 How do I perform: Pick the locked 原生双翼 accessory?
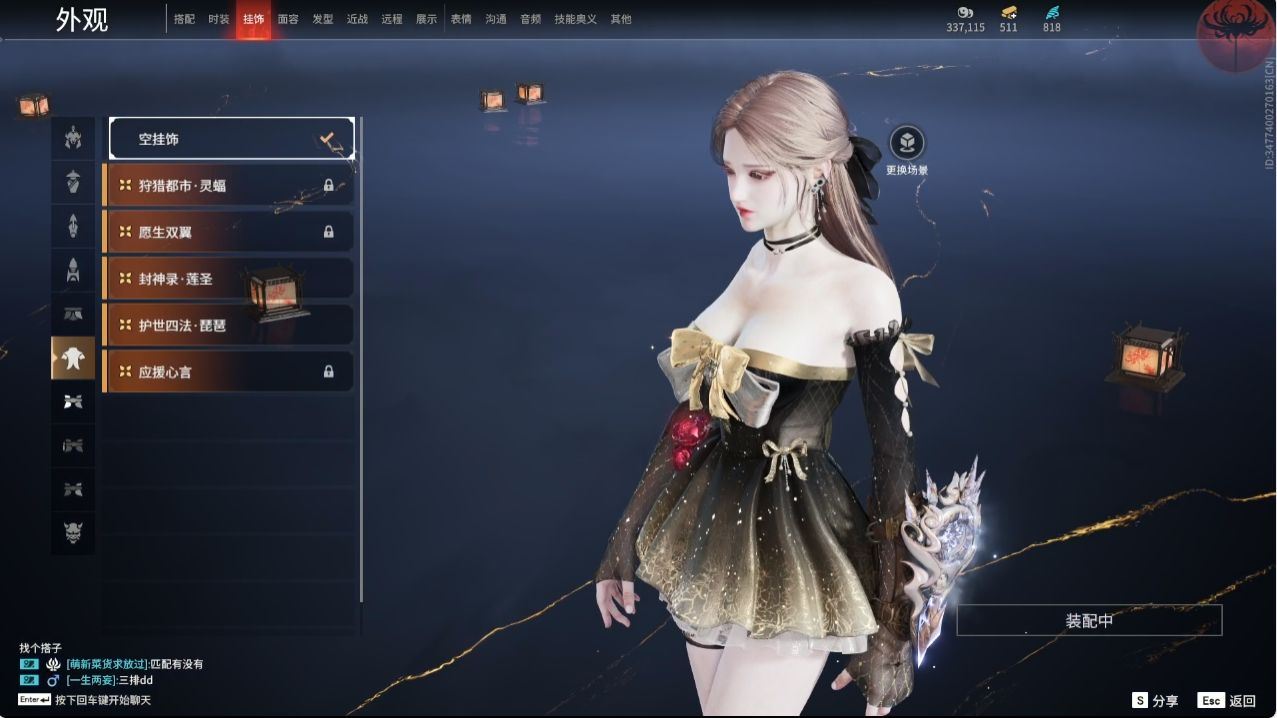[x=228, y=232]
